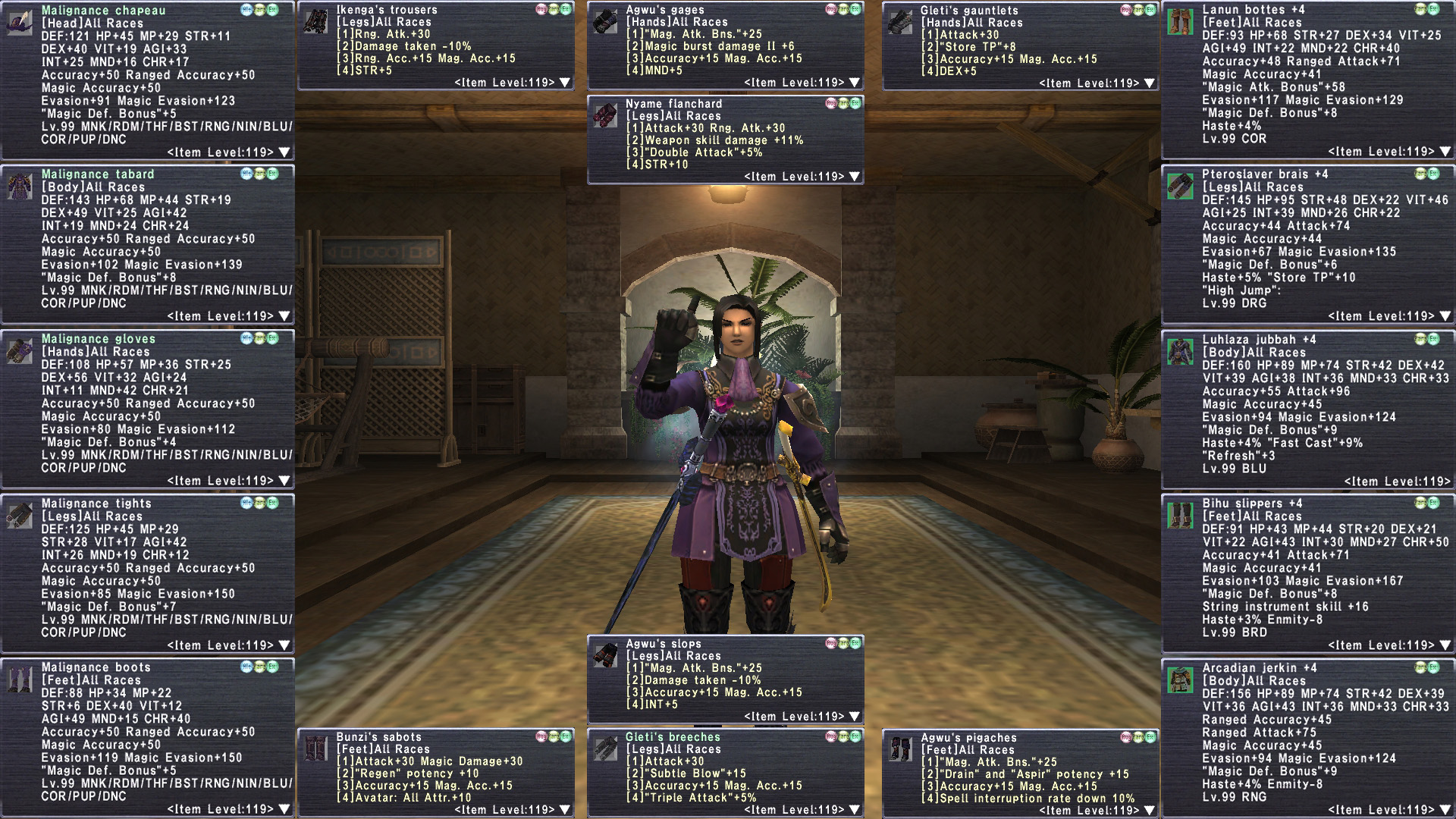Click the Agwu's gages item icon

coord(605,21)
